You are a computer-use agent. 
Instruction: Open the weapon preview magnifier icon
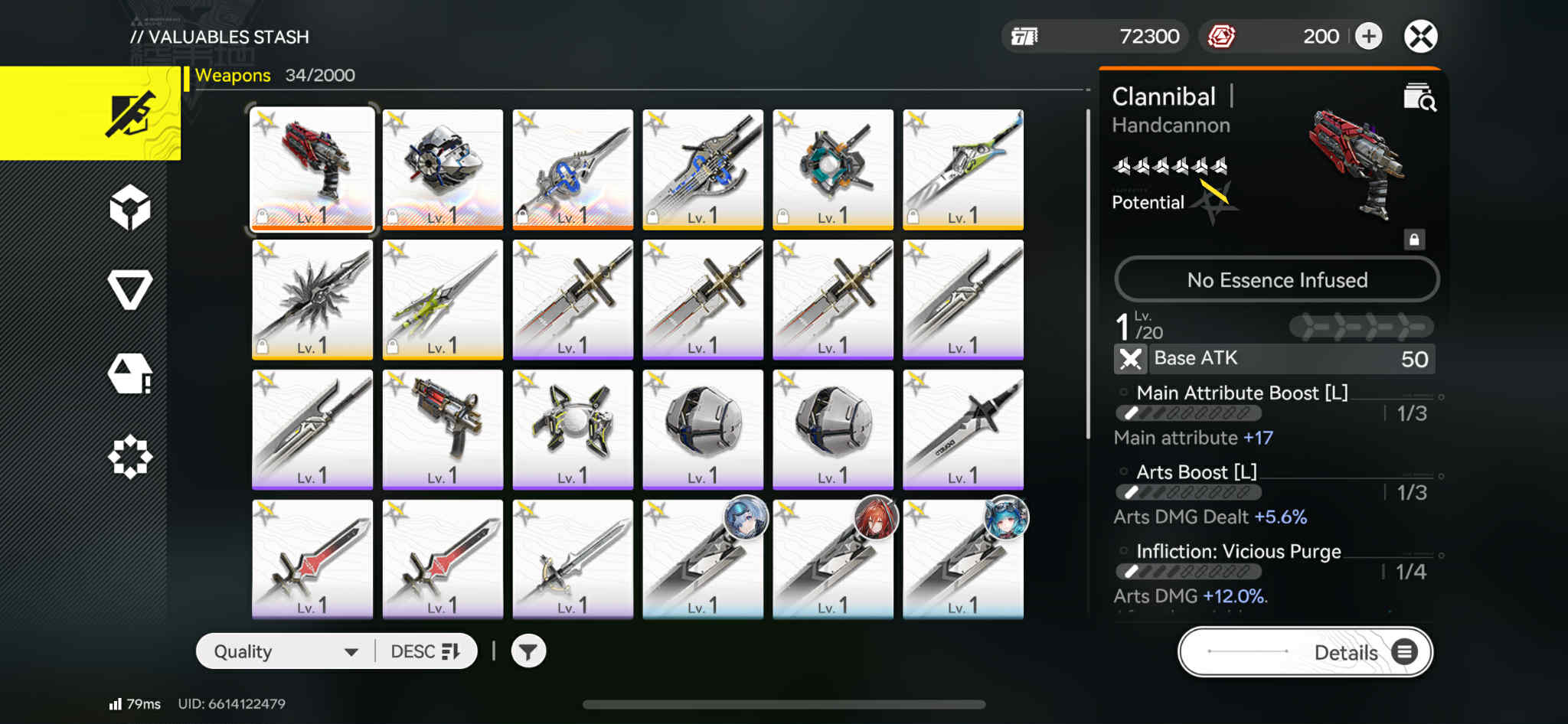pyautogui.click(x=1419, y=98)
